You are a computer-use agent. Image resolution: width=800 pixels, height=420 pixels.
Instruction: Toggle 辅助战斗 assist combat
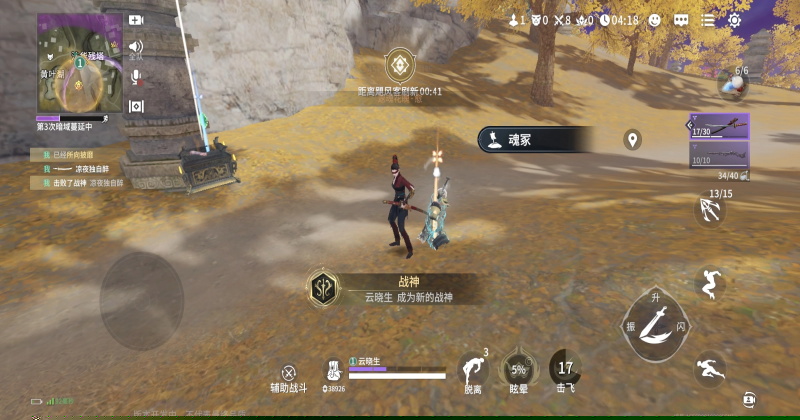(288, 375)
